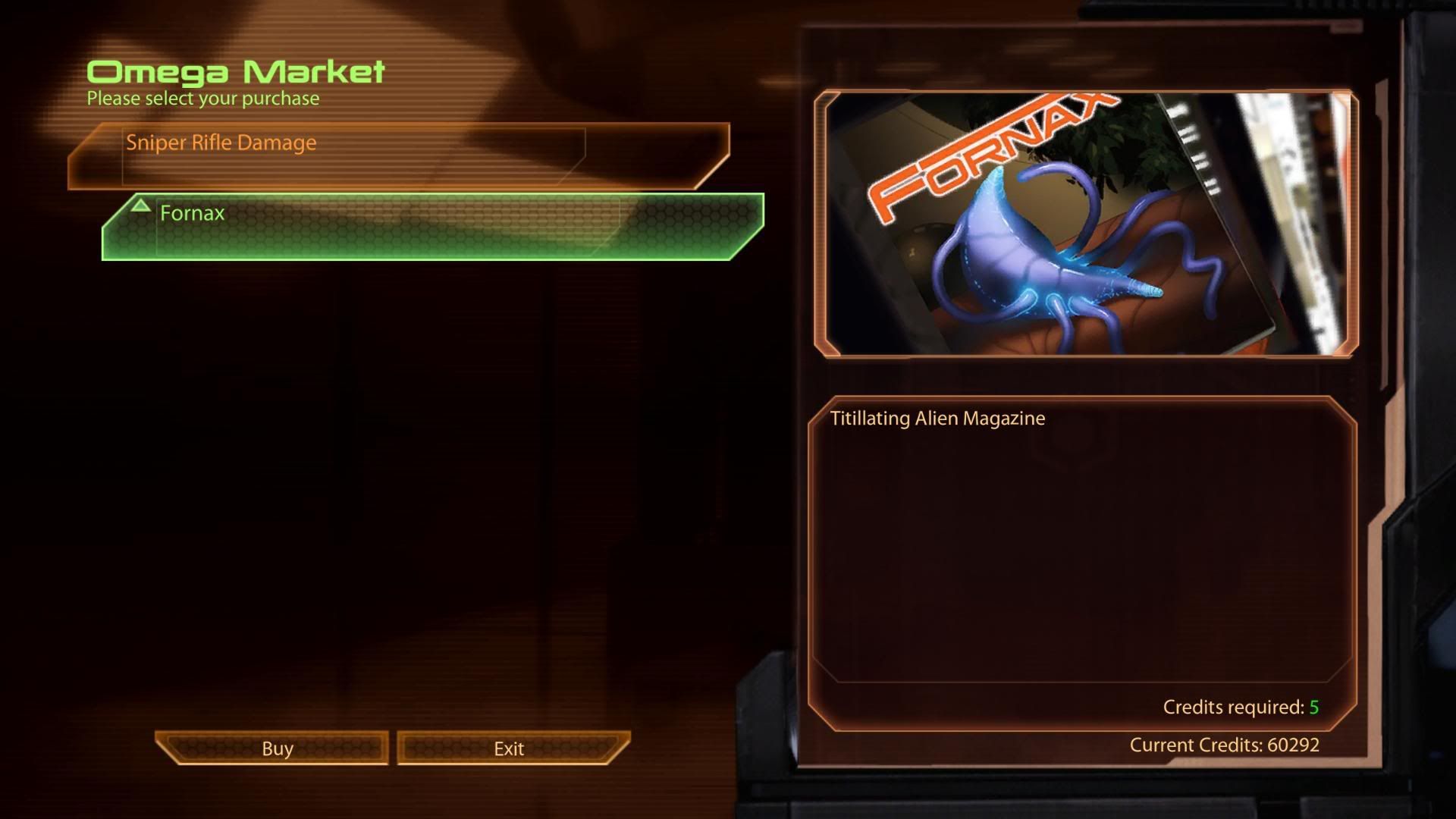Select the Sniper Rifle Damage upgrade

(398, 155)
